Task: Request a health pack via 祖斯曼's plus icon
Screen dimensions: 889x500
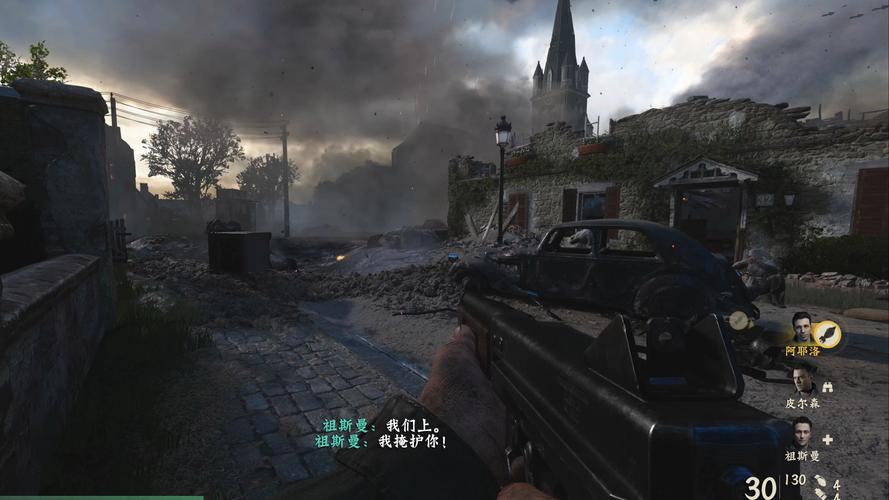Action: [828, 439]
